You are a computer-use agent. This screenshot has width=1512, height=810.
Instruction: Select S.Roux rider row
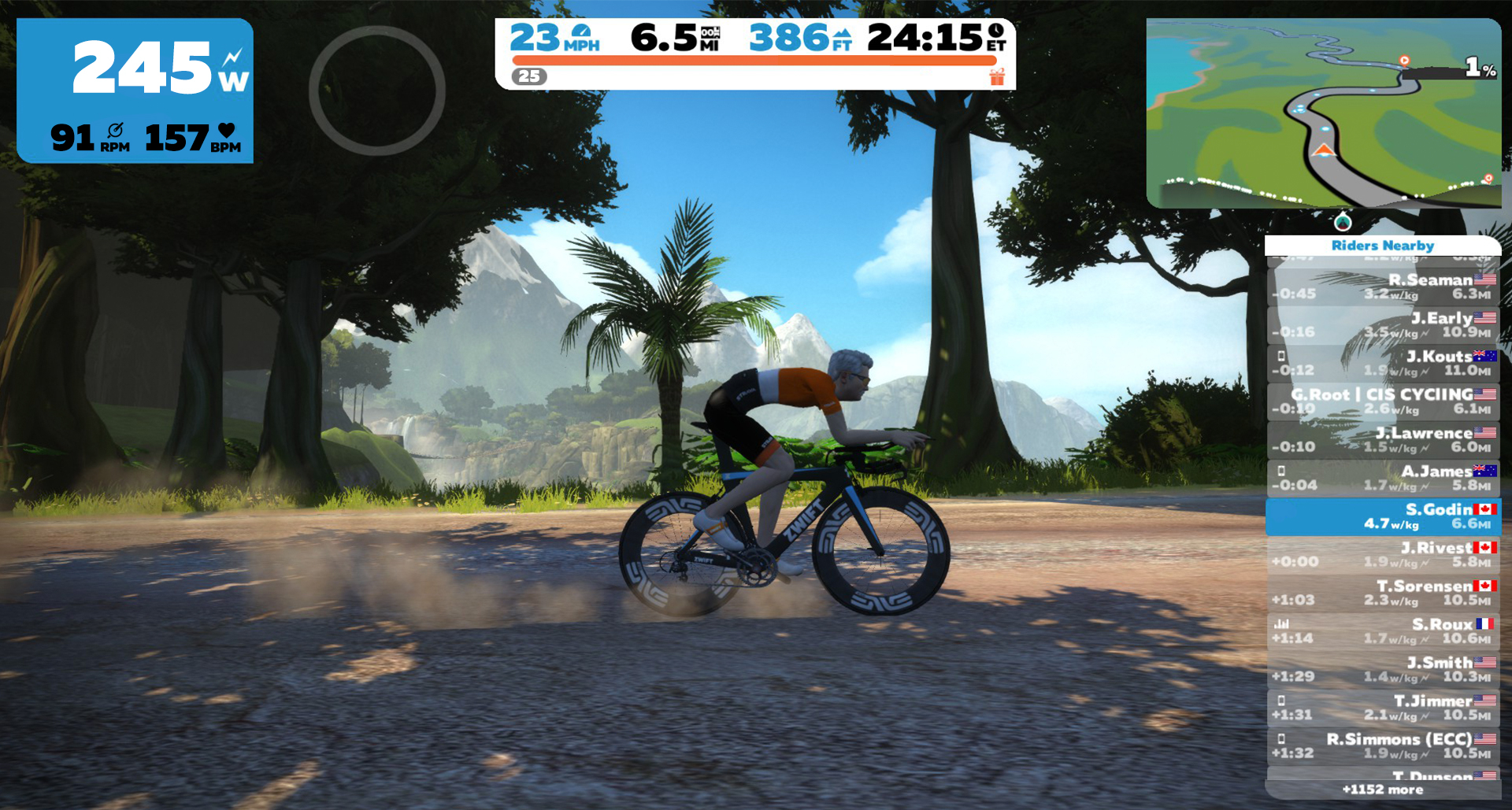pos(1383,631)
